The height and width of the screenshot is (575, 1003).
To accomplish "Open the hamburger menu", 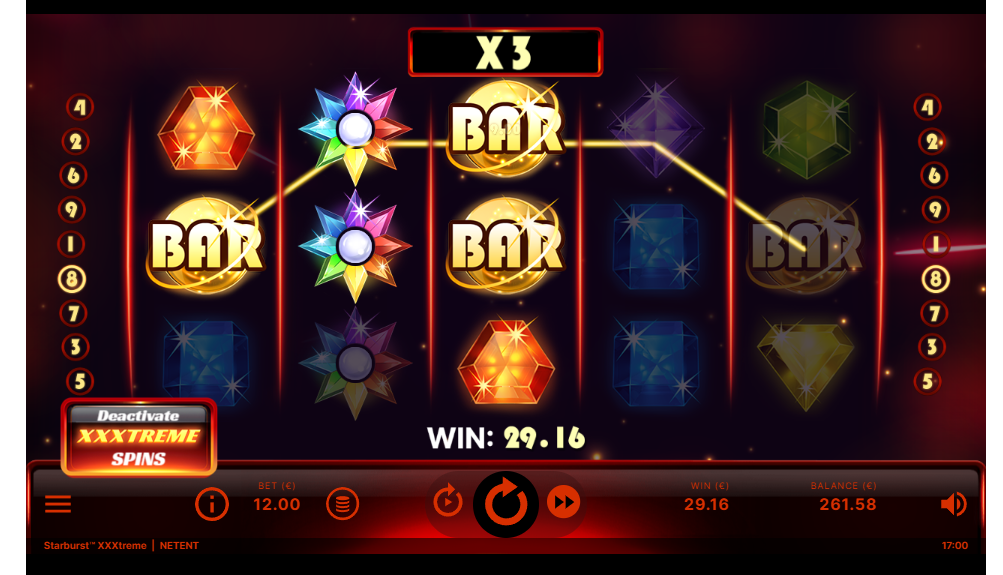I will tap(59, 504).
